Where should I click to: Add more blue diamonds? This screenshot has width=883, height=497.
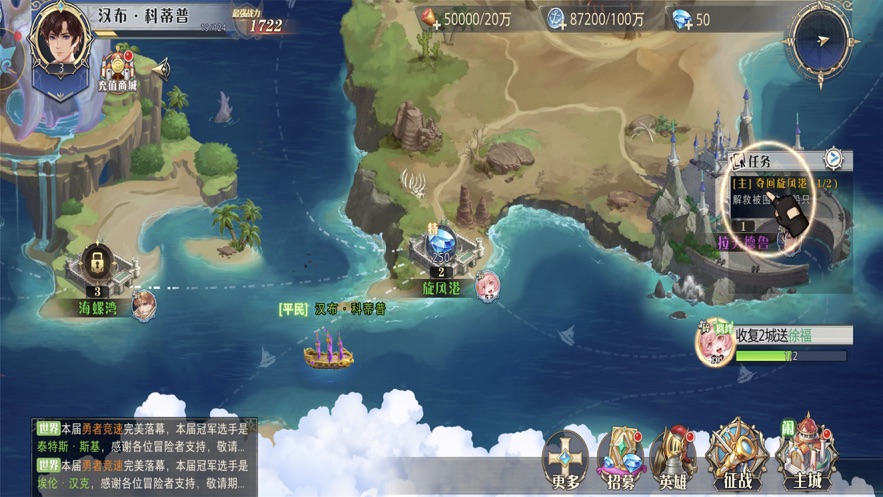[x=682, y=19]
